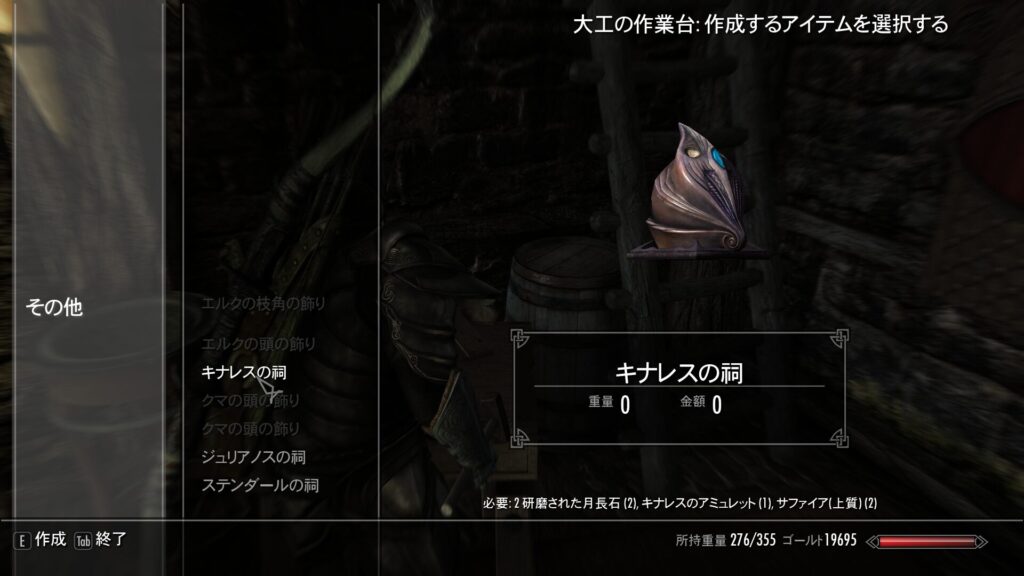Choose エルクの枝角の飾り from the crafting list

[x=264, y=302]
